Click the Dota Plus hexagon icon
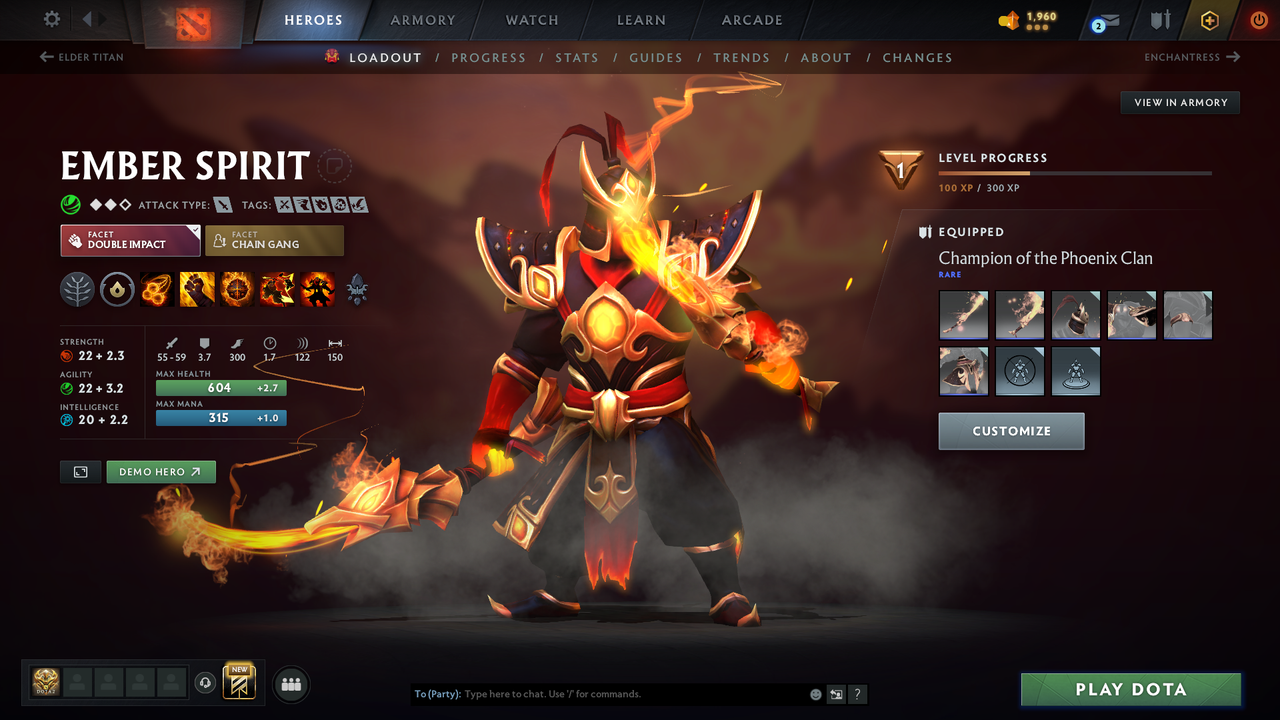Viewport: 1280px width, 720px height. click(1209, 20)
